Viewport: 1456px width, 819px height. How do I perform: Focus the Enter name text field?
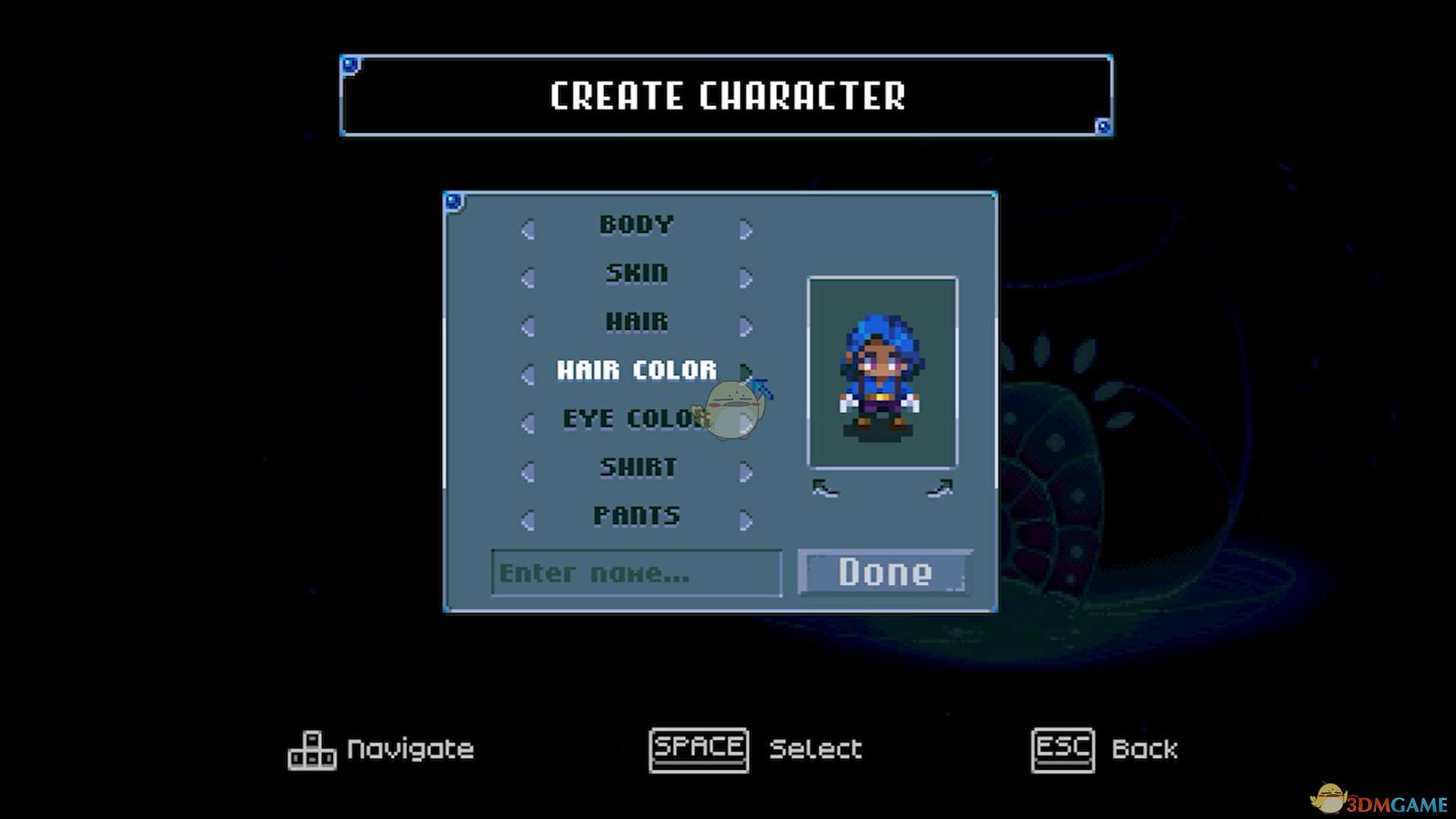coord(636,573)
